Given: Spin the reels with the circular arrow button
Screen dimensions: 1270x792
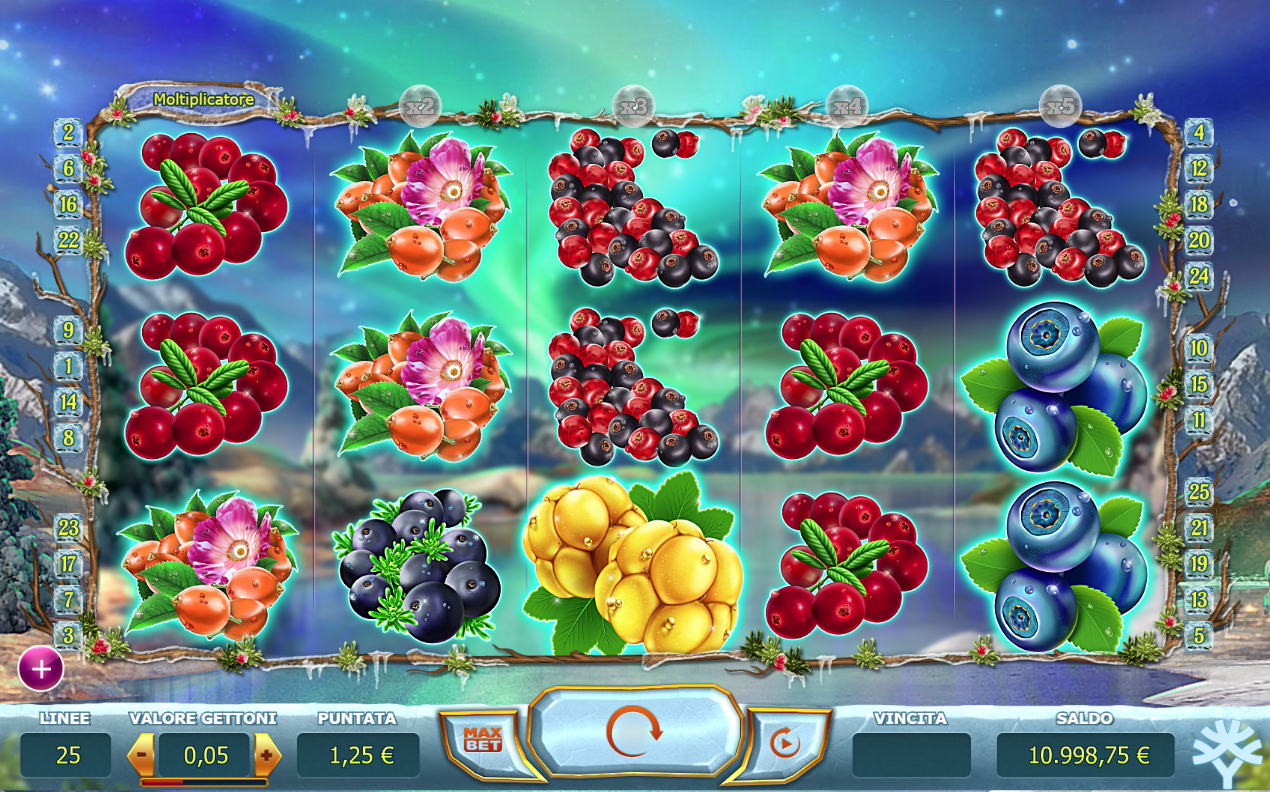Looking at the screenshot, I should (635, 733).
